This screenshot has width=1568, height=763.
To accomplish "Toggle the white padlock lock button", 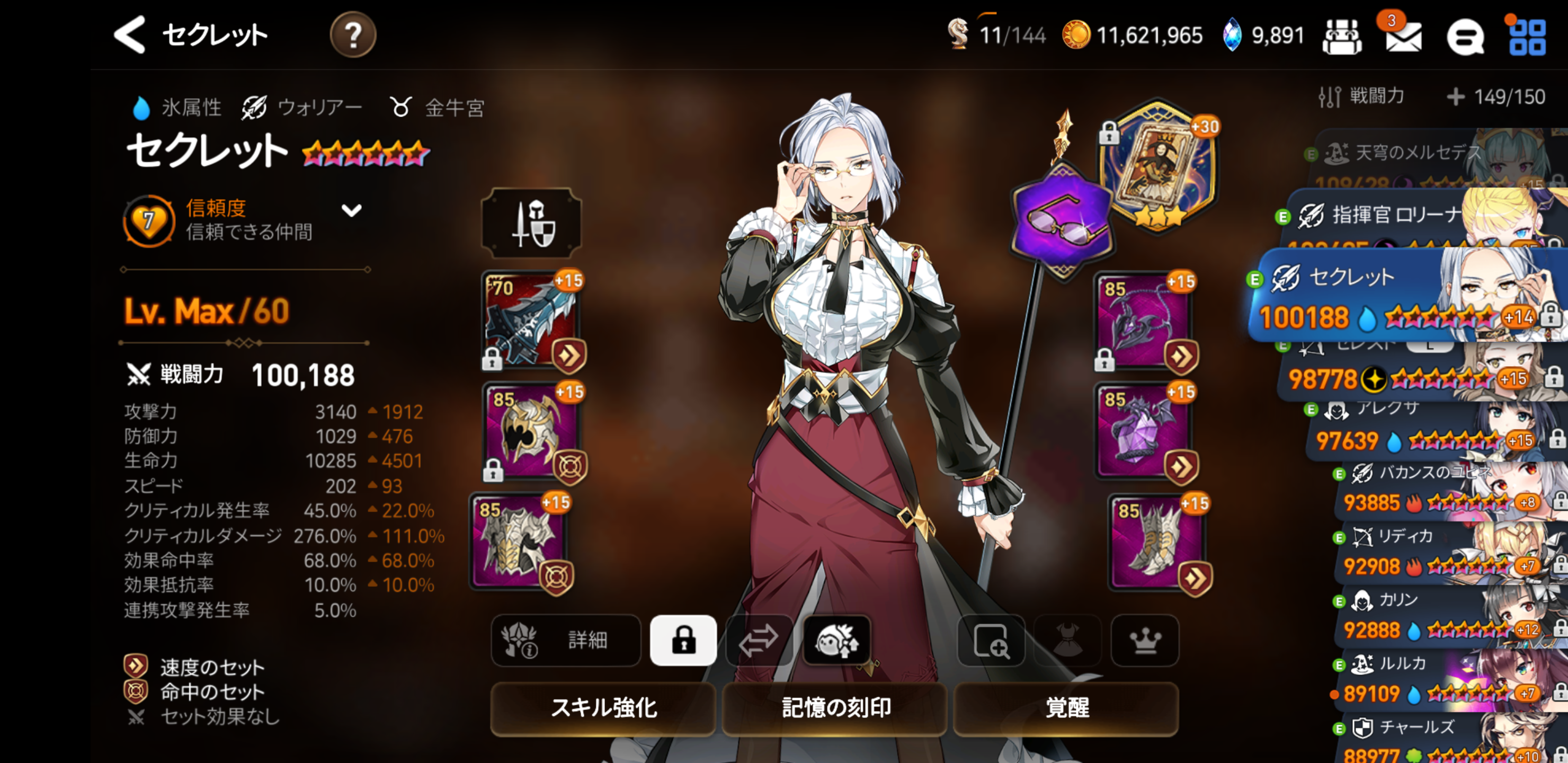I will coord(683,640).
